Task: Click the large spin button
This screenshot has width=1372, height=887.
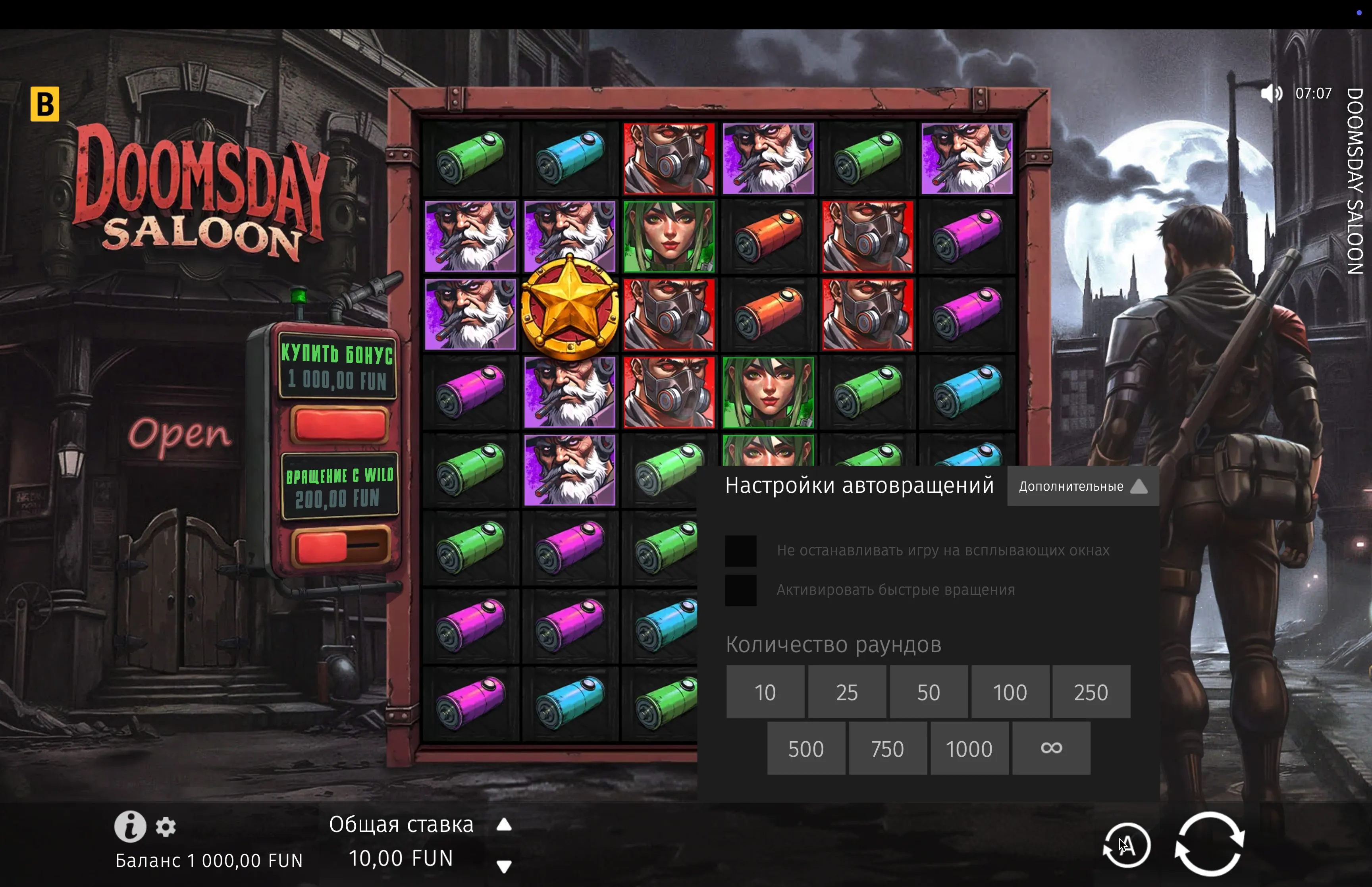Action: tap(1209, 844)
